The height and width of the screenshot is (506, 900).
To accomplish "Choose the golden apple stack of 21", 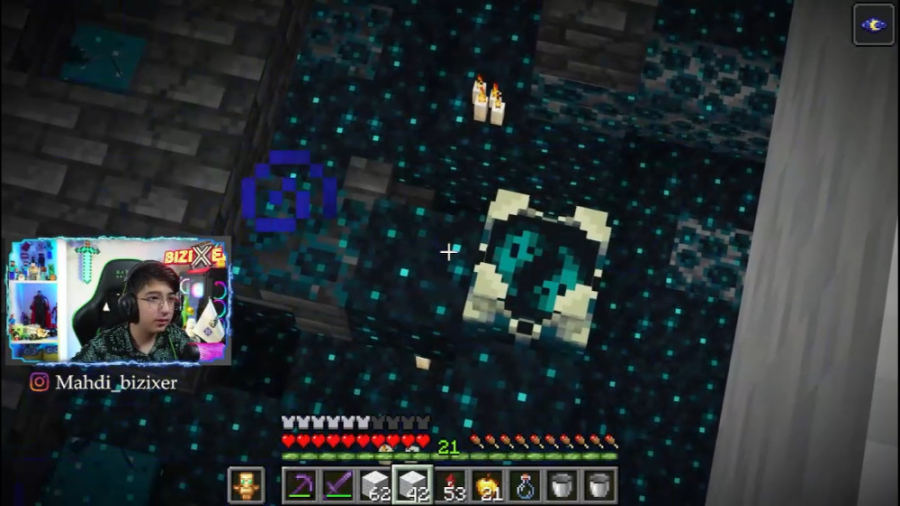I will [487, 485].
